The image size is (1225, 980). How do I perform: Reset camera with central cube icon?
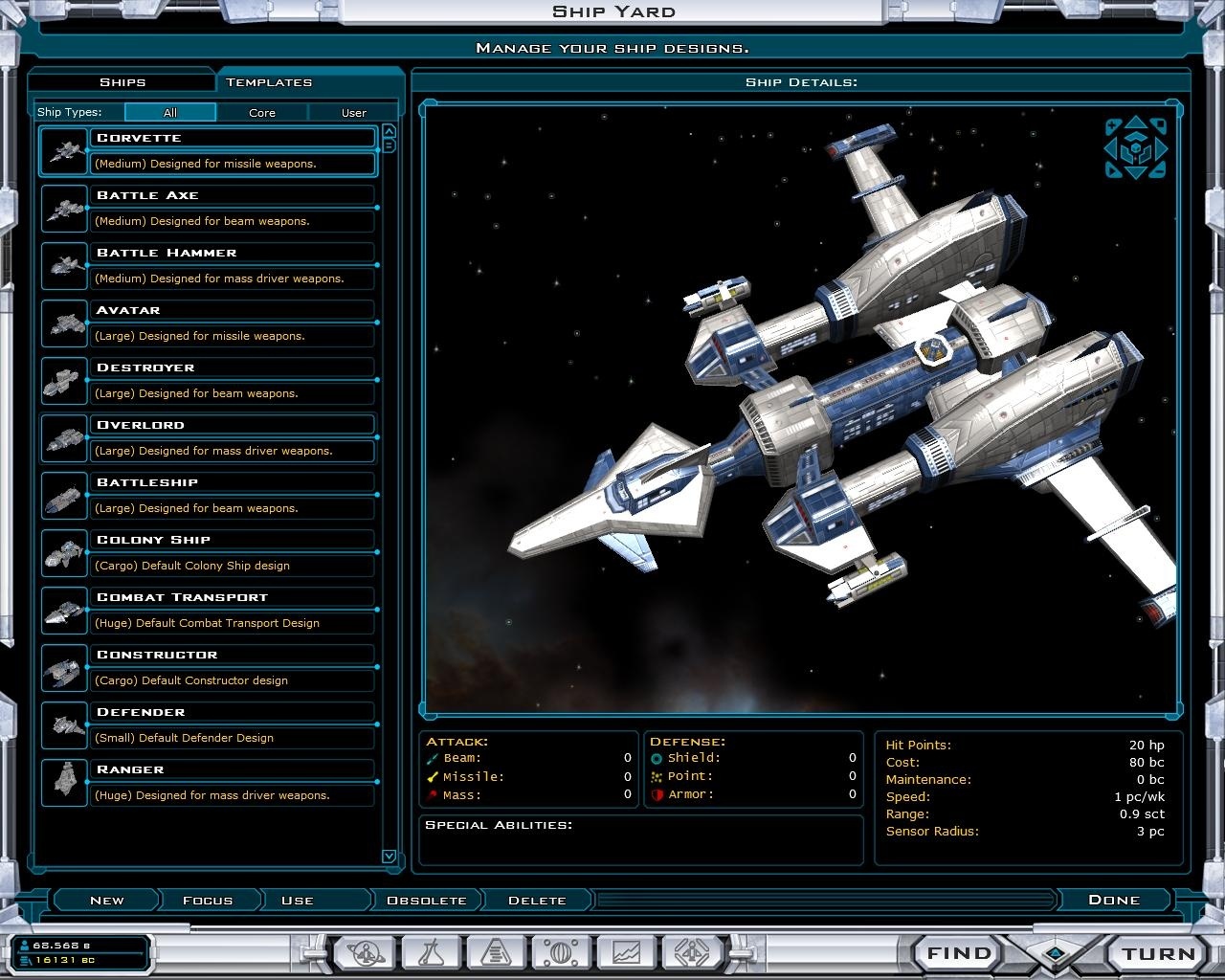click(1136, 150)
